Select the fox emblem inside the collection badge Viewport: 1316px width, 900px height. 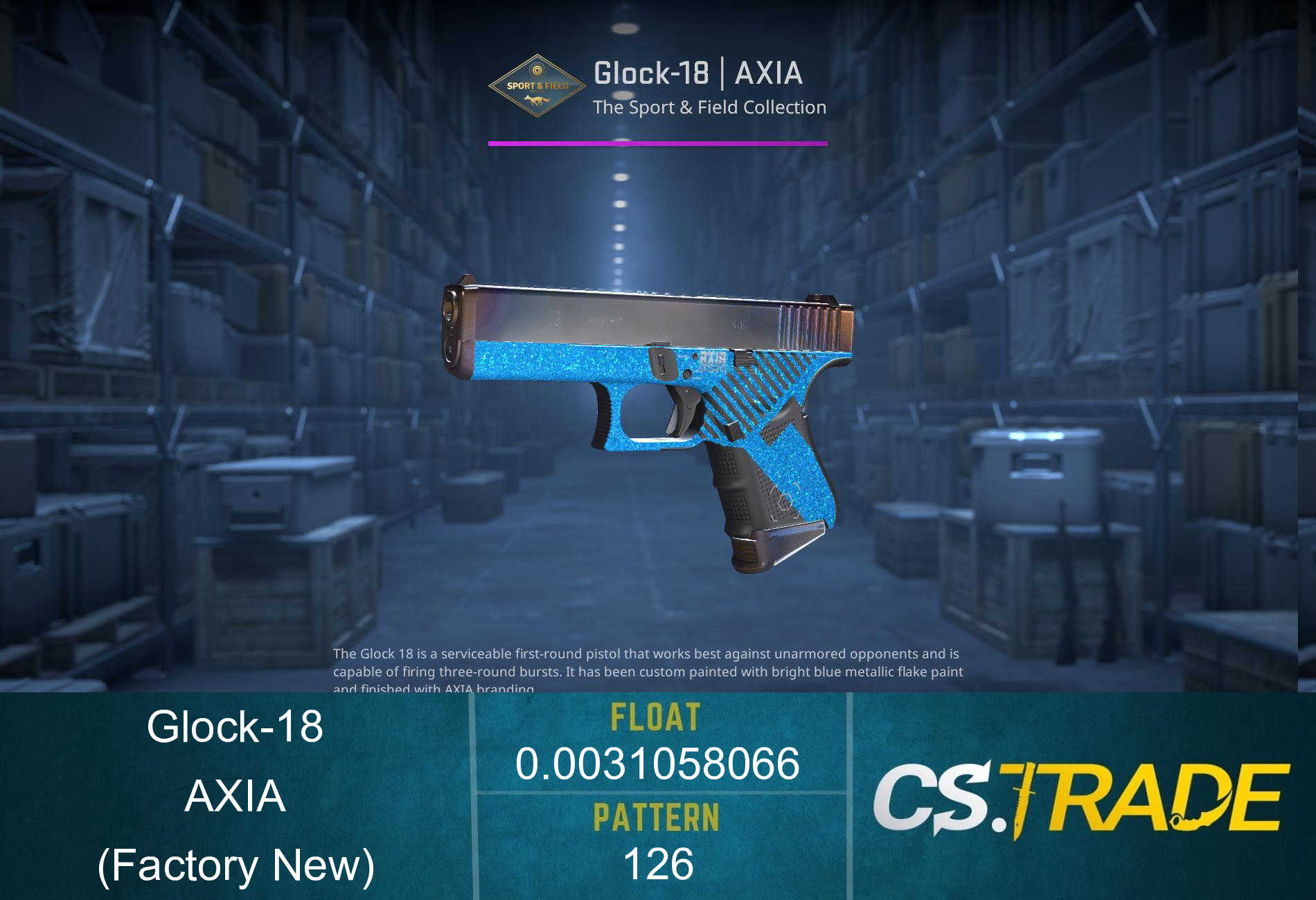coord(537,98)
